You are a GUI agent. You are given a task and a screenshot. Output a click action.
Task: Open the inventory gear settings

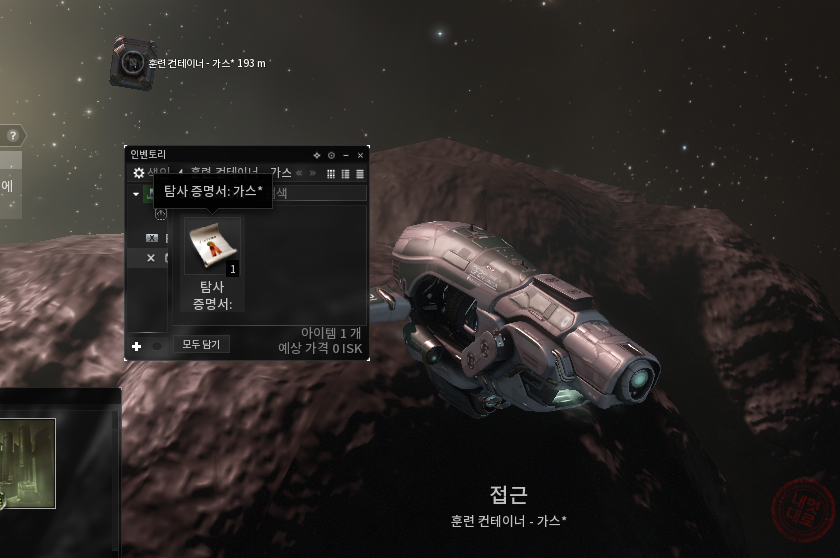tap(139, 173)
